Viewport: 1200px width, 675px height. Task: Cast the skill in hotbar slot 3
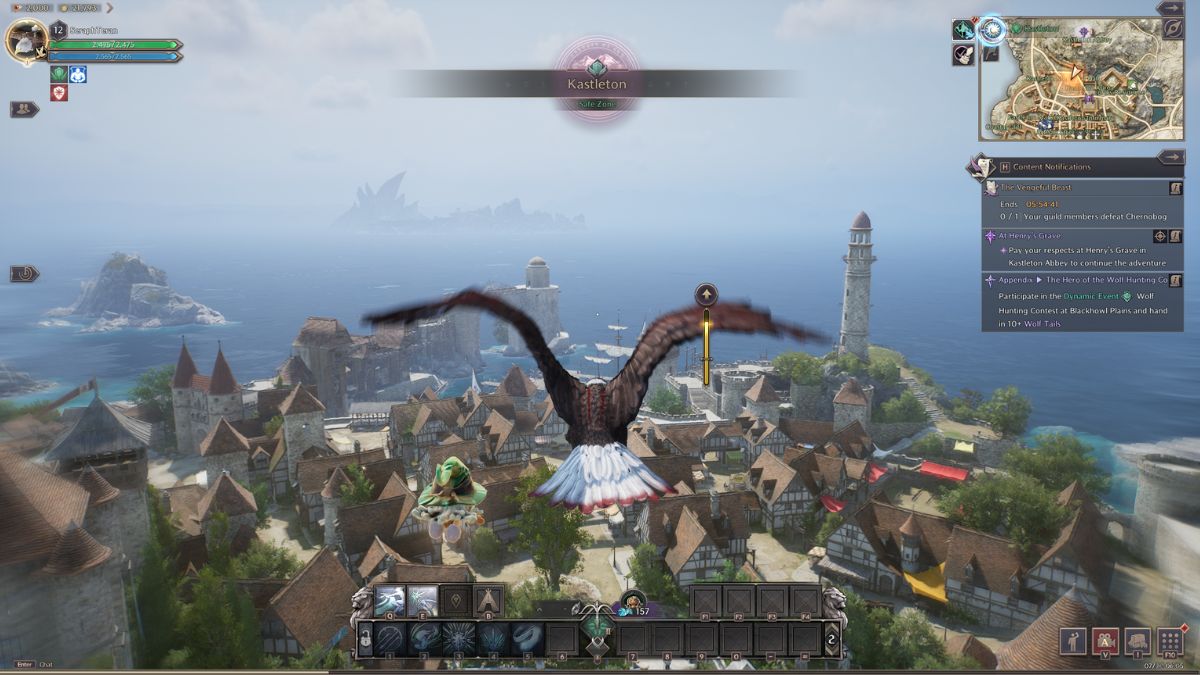(459, 638)
